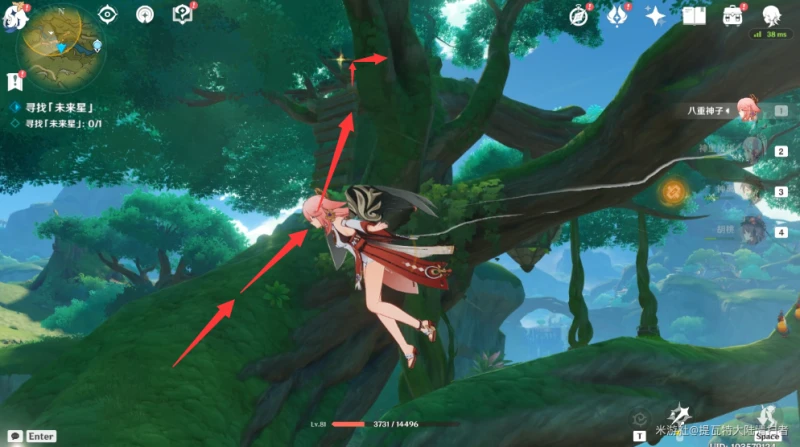The width and height of the screenshot is (800, 447).
Task: Open the character screen head icon
Action: [x=771, y=15]
